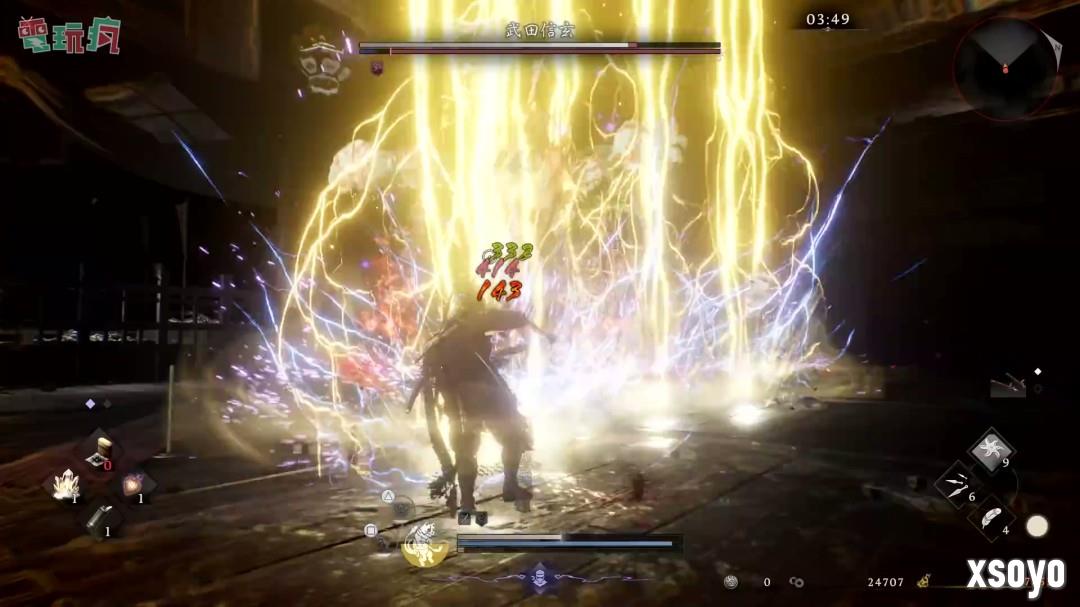
Task: Select the glowing orange soul item
Action: pos(134,486)
